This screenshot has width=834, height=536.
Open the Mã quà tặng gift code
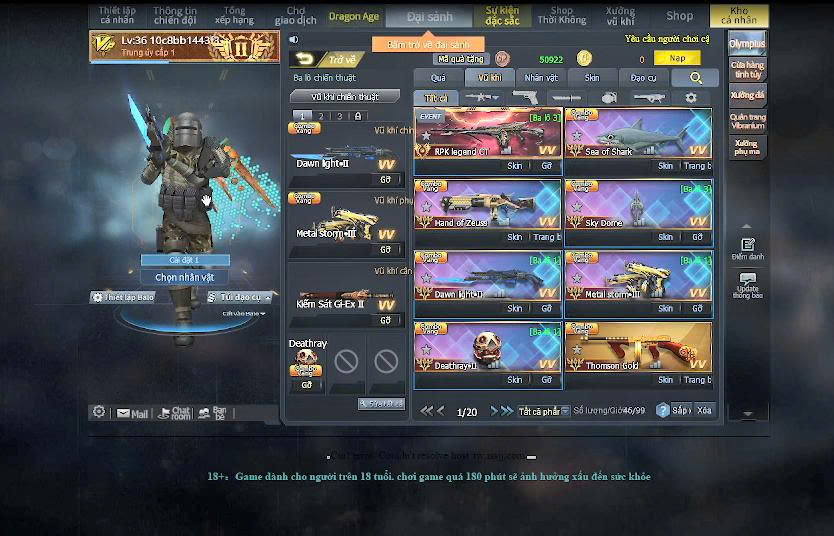(x=458, y=59)
